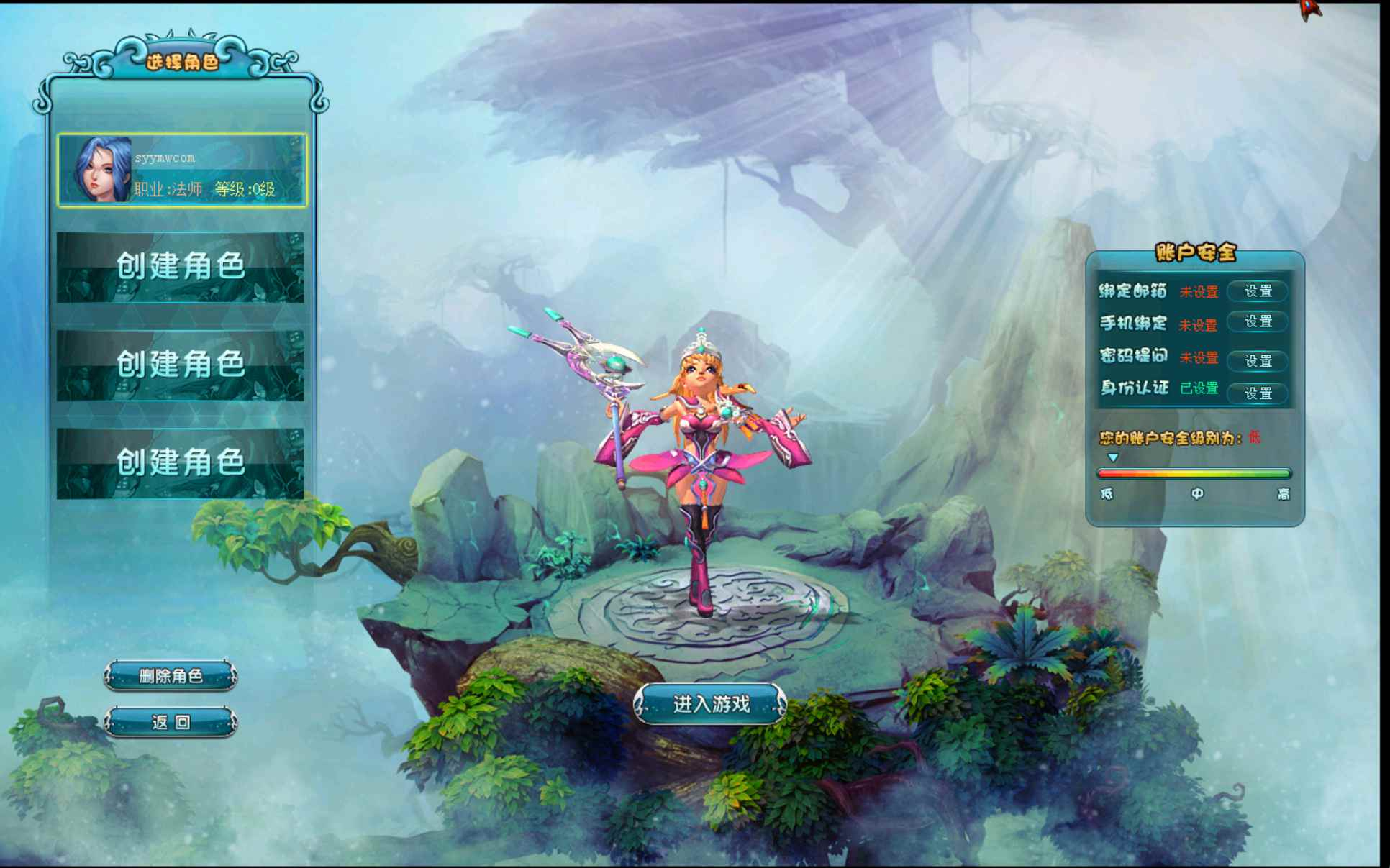Viewport: 1390px width, 868px height.
Task: Open 设置 for 绑定邮箱 email binding
Action: (1258, 291)
